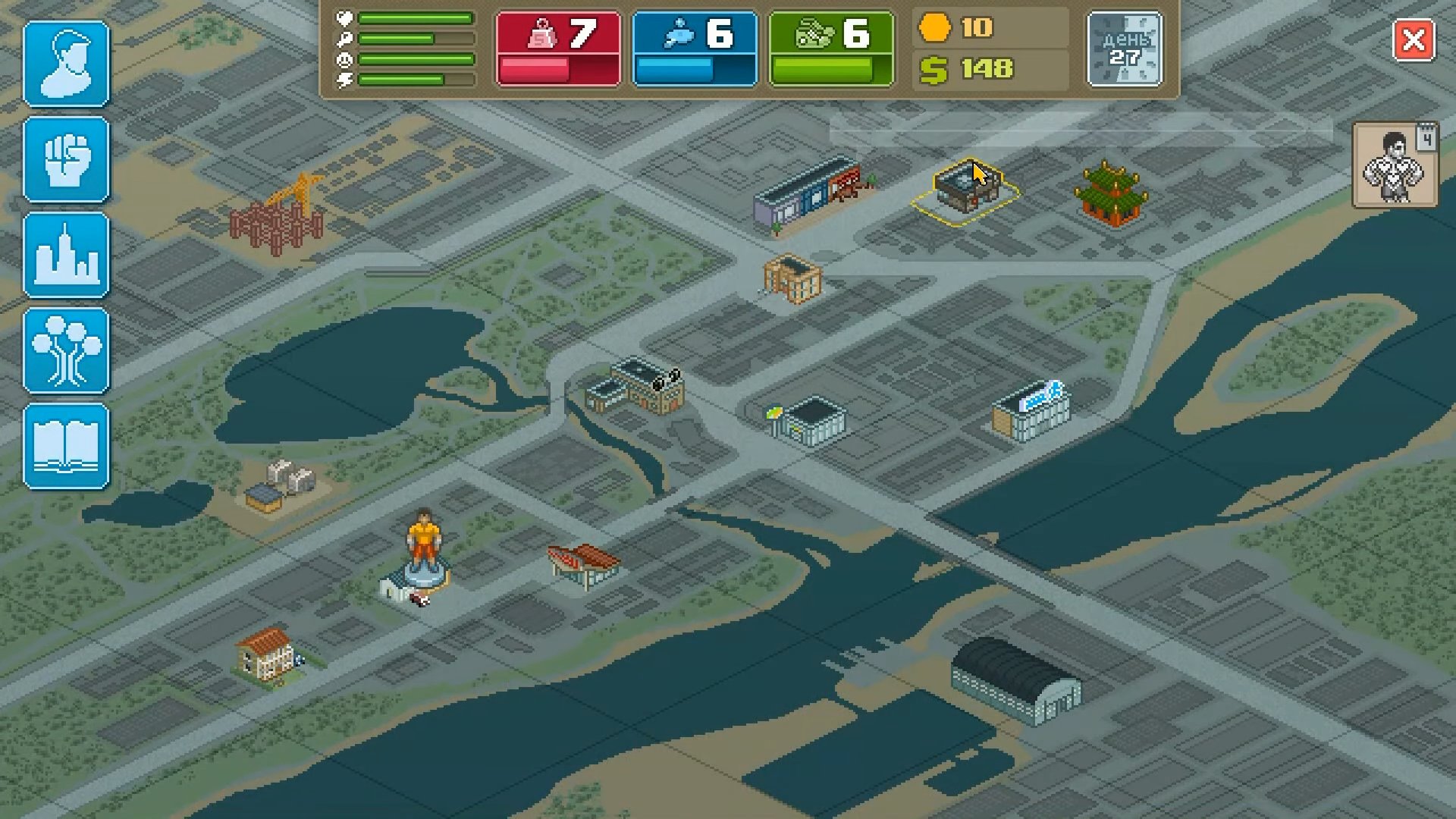This screenshot has width=1456, height=819.
Task: View the upcoming fight opponent portrait
Action: click(x=1394, y=167)
